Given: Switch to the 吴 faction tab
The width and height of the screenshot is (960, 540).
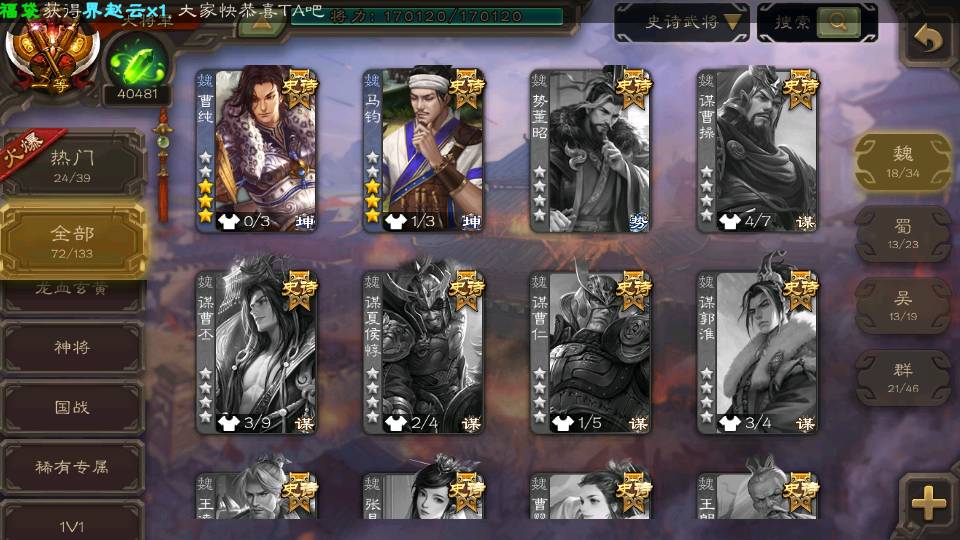Looking at the screenshot, I should [902, 306].
